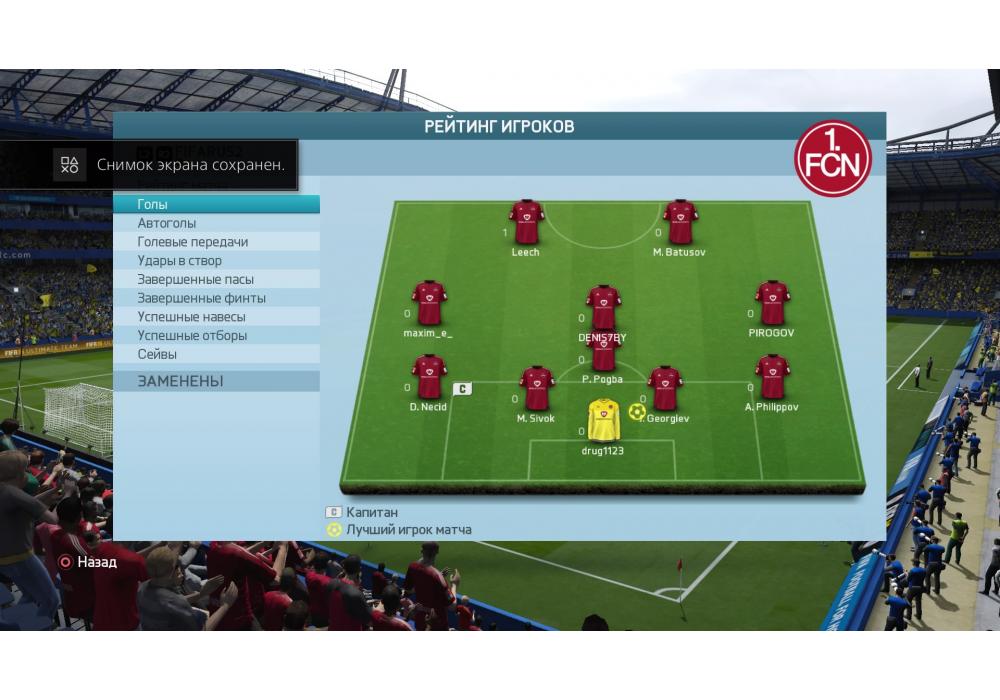Choose PIROGOV's jersey
1000x700 pixels.
pos(772,302)
